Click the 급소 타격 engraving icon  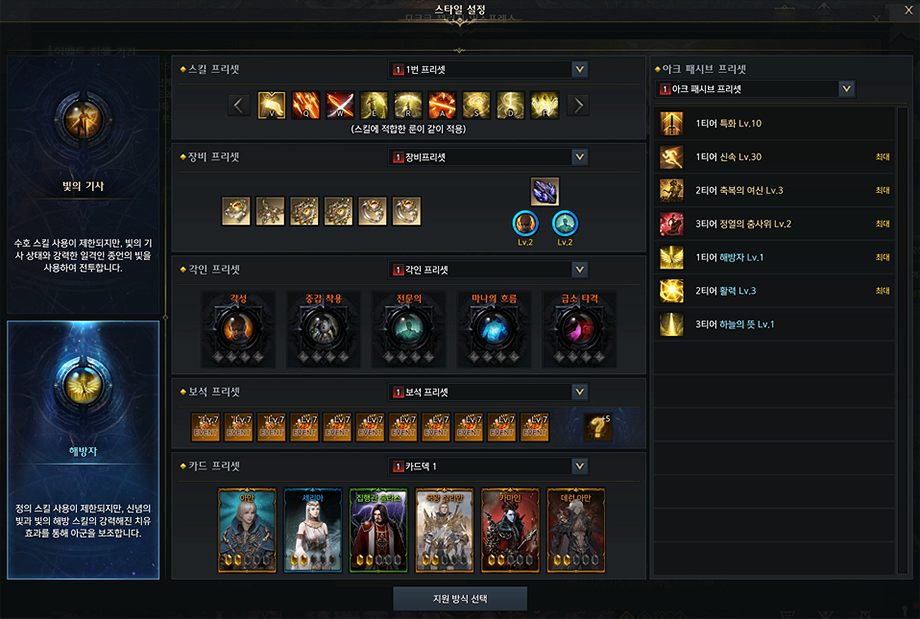coord(577,329)
